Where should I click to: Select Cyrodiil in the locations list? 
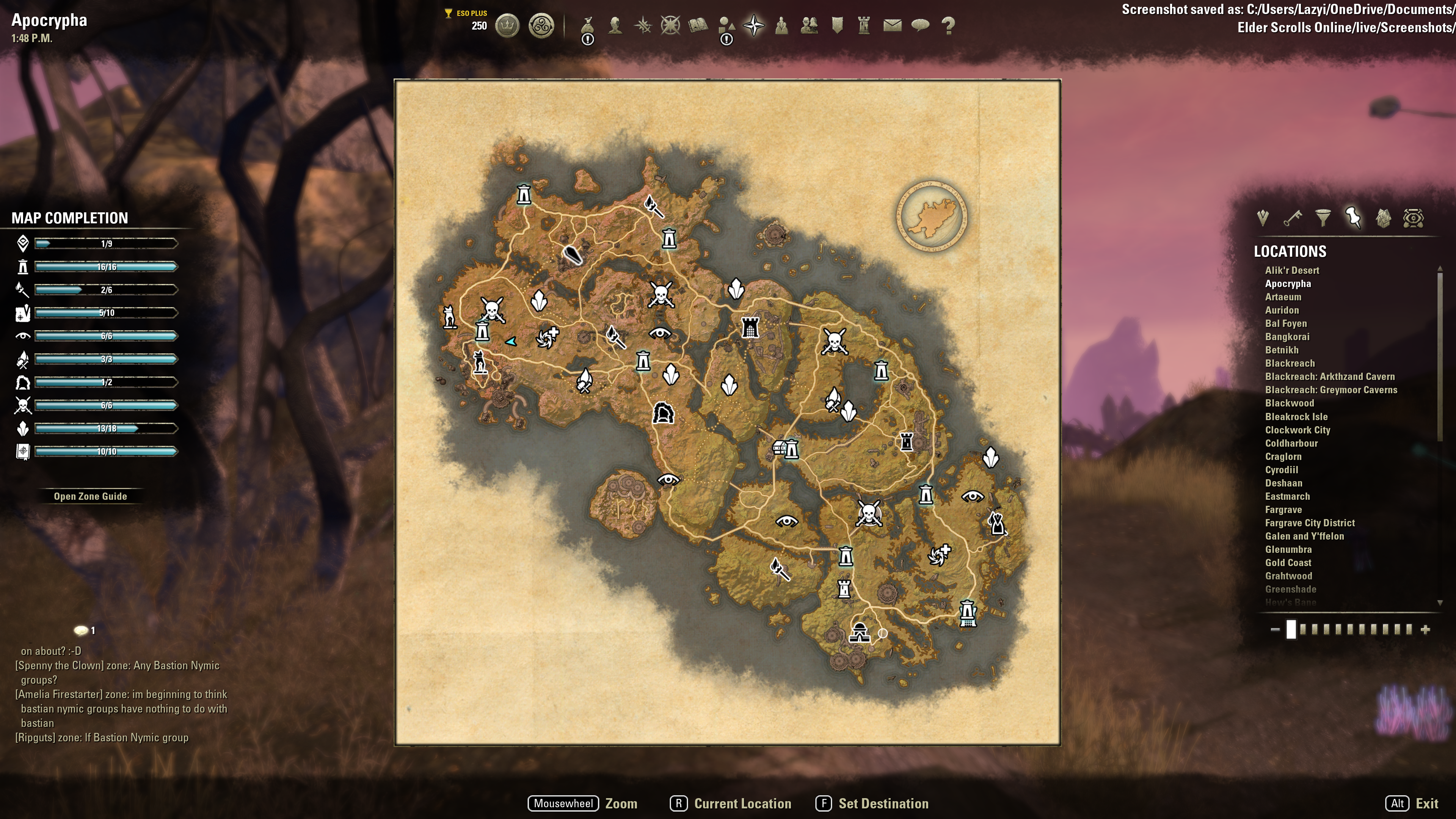coord(1281,470)
